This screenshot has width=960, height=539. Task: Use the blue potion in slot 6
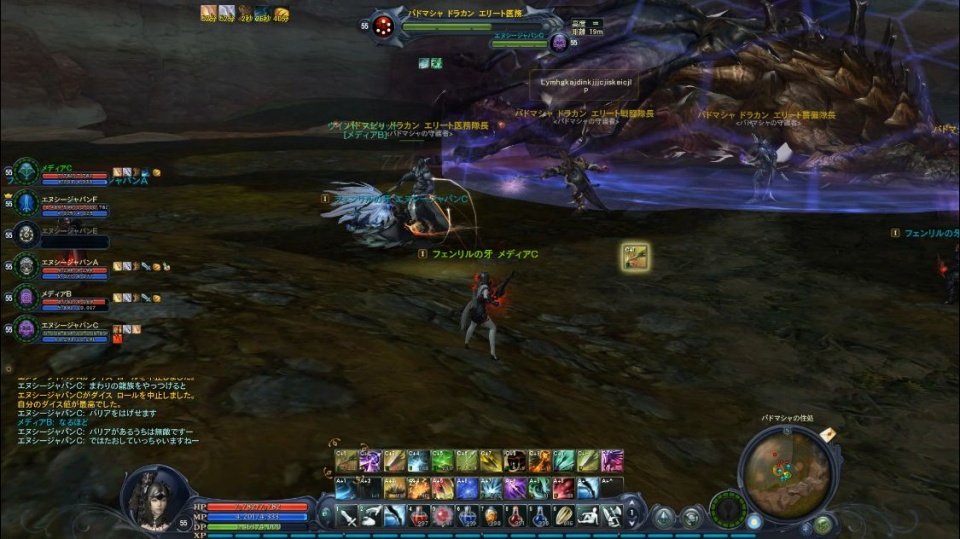pos(468,516)
